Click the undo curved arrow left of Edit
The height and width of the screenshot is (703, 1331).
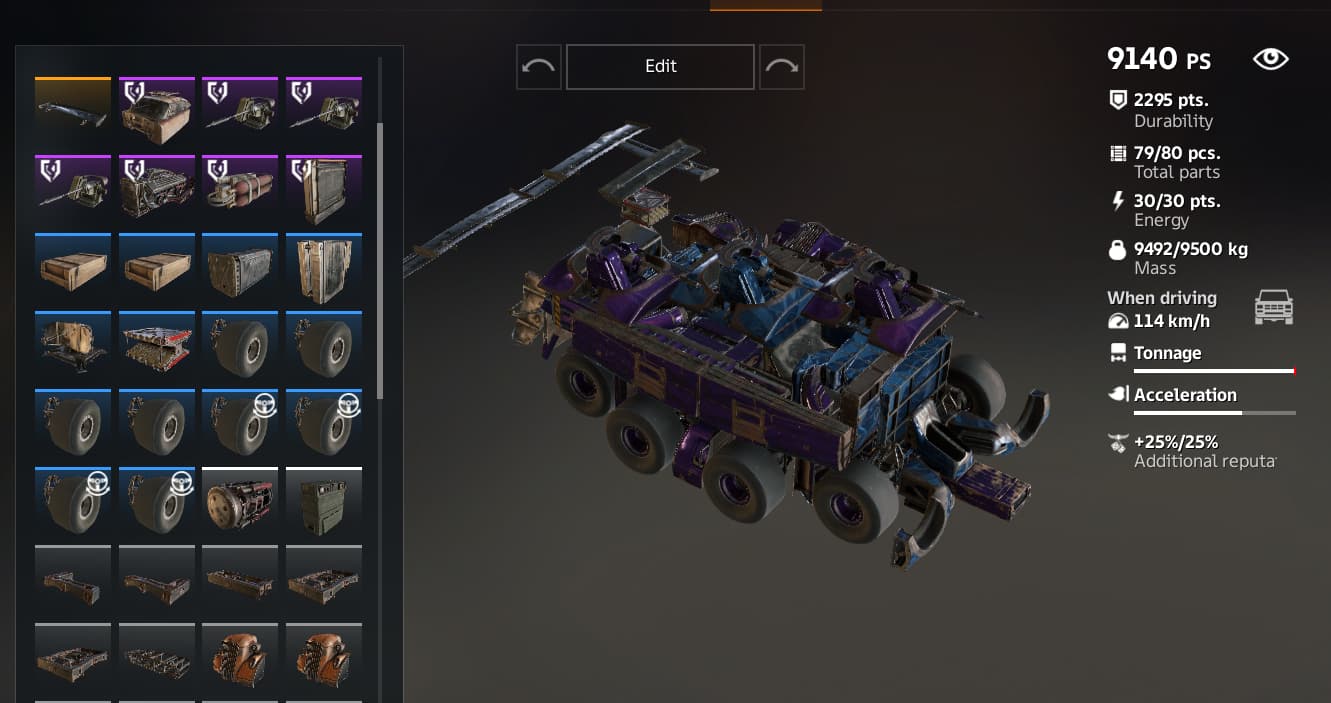(x=539, y=66)
